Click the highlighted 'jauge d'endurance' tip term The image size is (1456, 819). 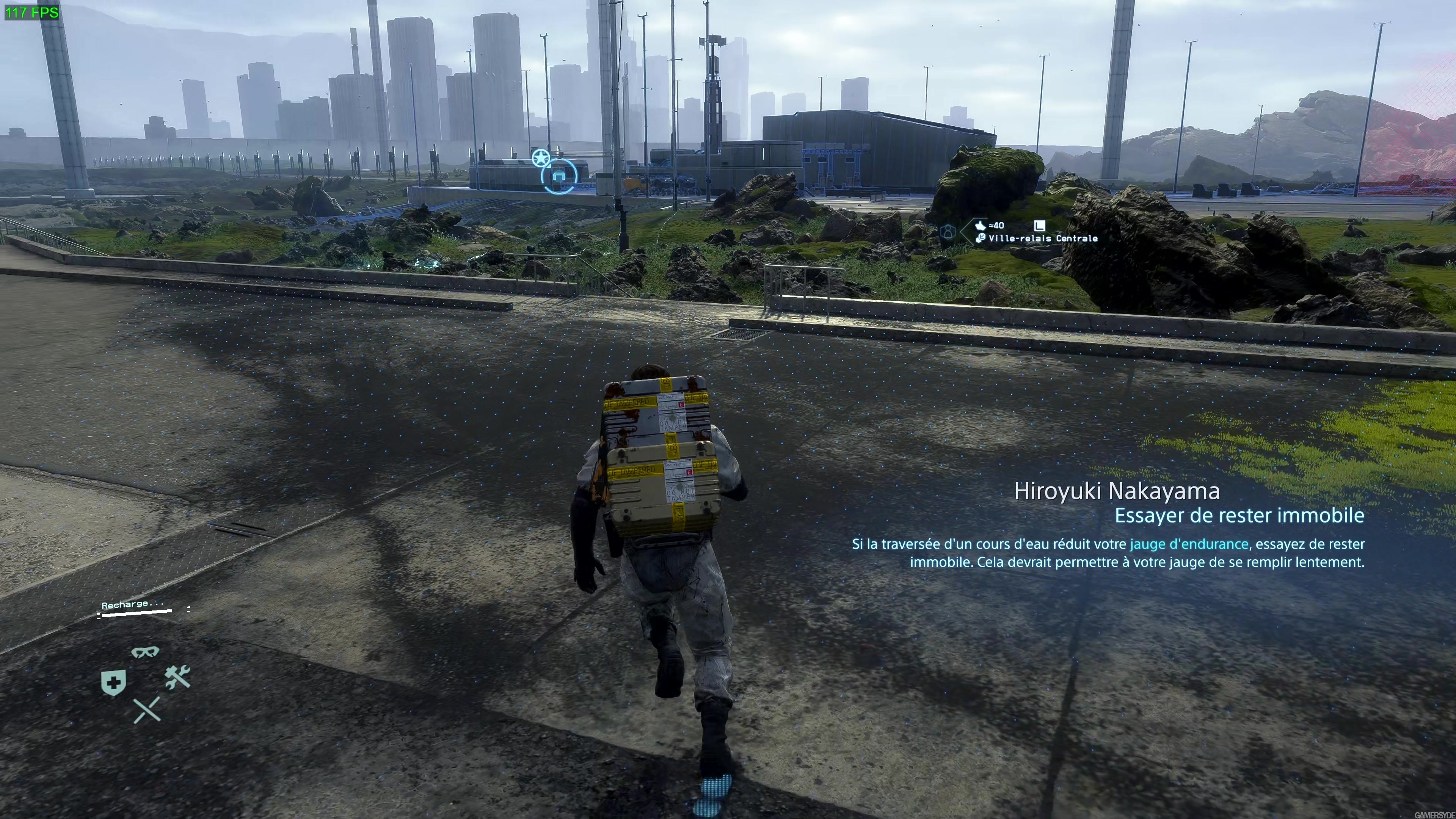click(x=1189, y=544)
